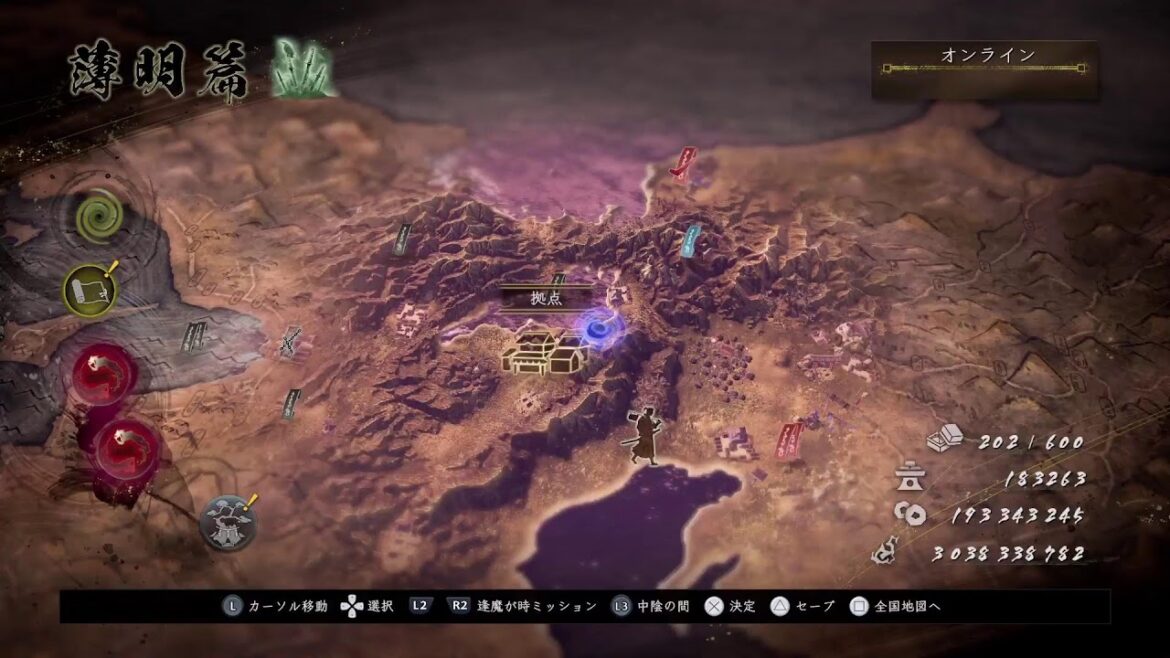
Task: Open the オンライン panel
Action: click(x=983, y=69)
